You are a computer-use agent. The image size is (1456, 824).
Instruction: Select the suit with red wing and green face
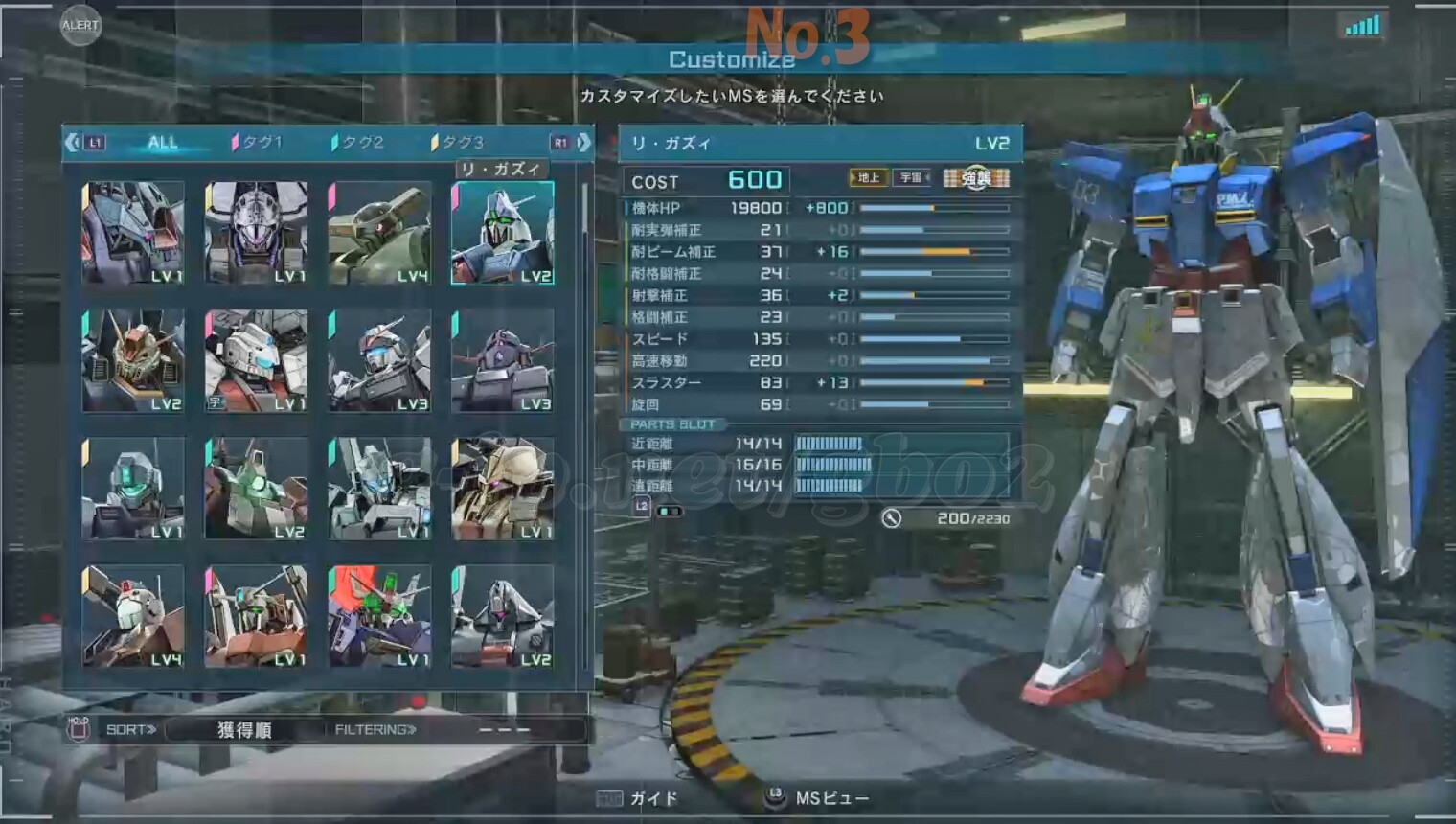point(379,616)
